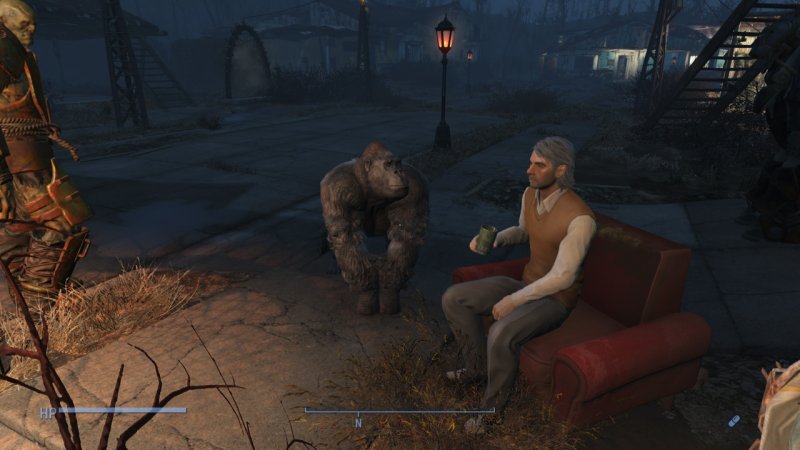Viewport: 800px width, 450px height.
Task: Click the blue pill status icon
Action: coord(735,421)
